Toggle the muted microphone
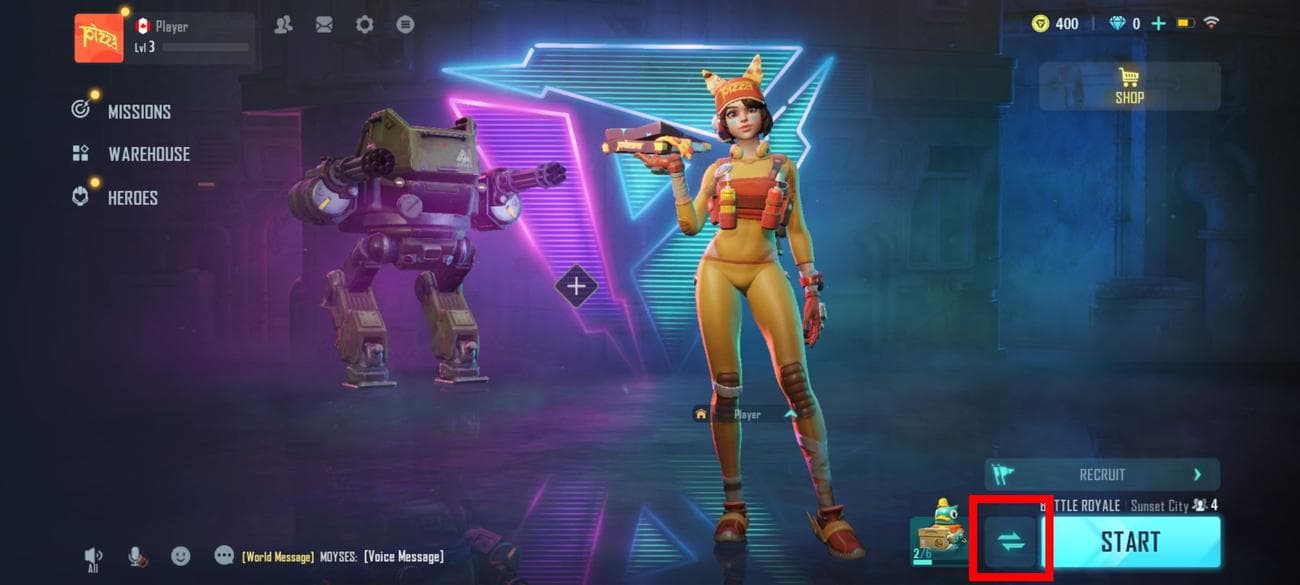This screenshot has height=585, width=1300. point(137,556)
